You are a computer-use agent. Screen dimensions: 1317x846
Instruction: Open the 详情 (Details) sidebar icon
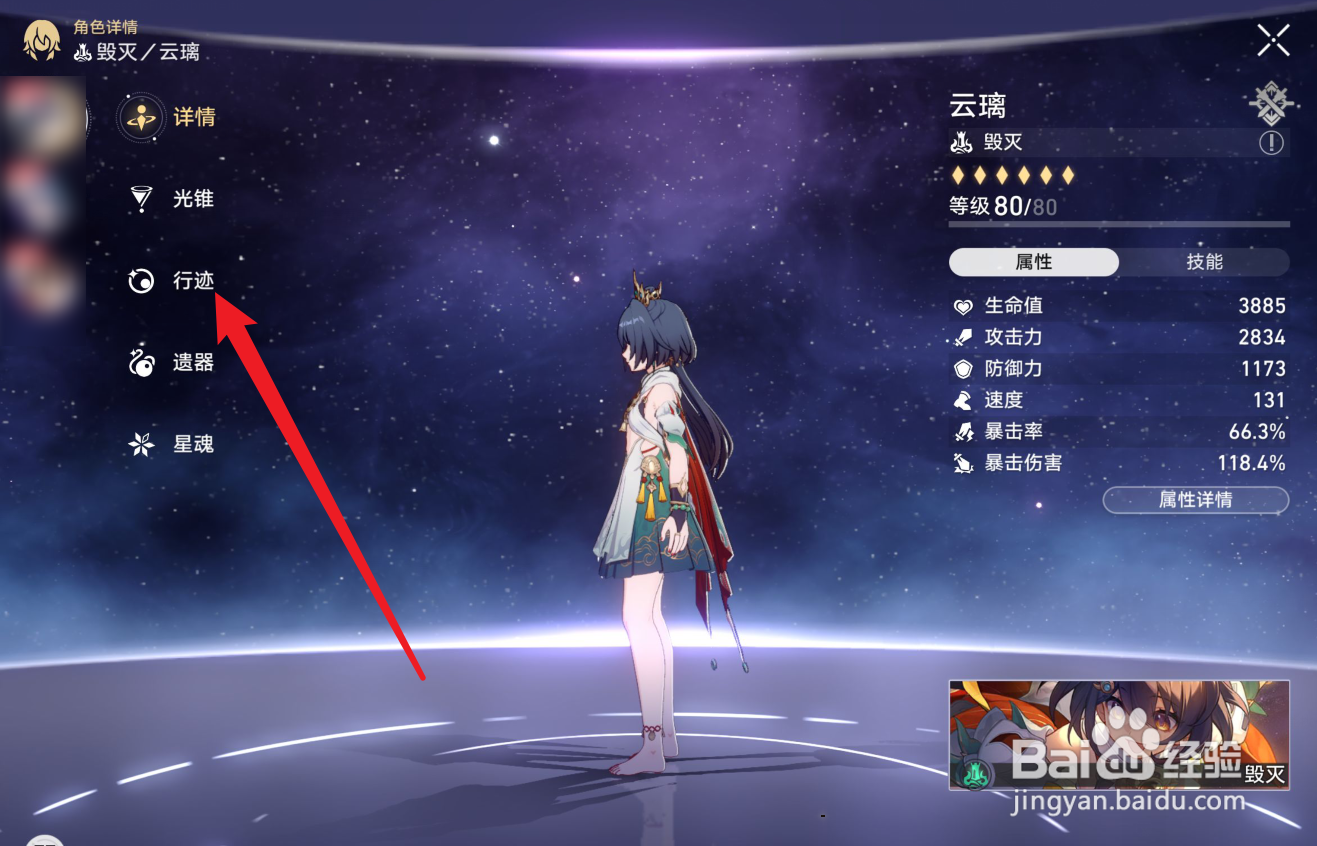(x=141, y=117)
